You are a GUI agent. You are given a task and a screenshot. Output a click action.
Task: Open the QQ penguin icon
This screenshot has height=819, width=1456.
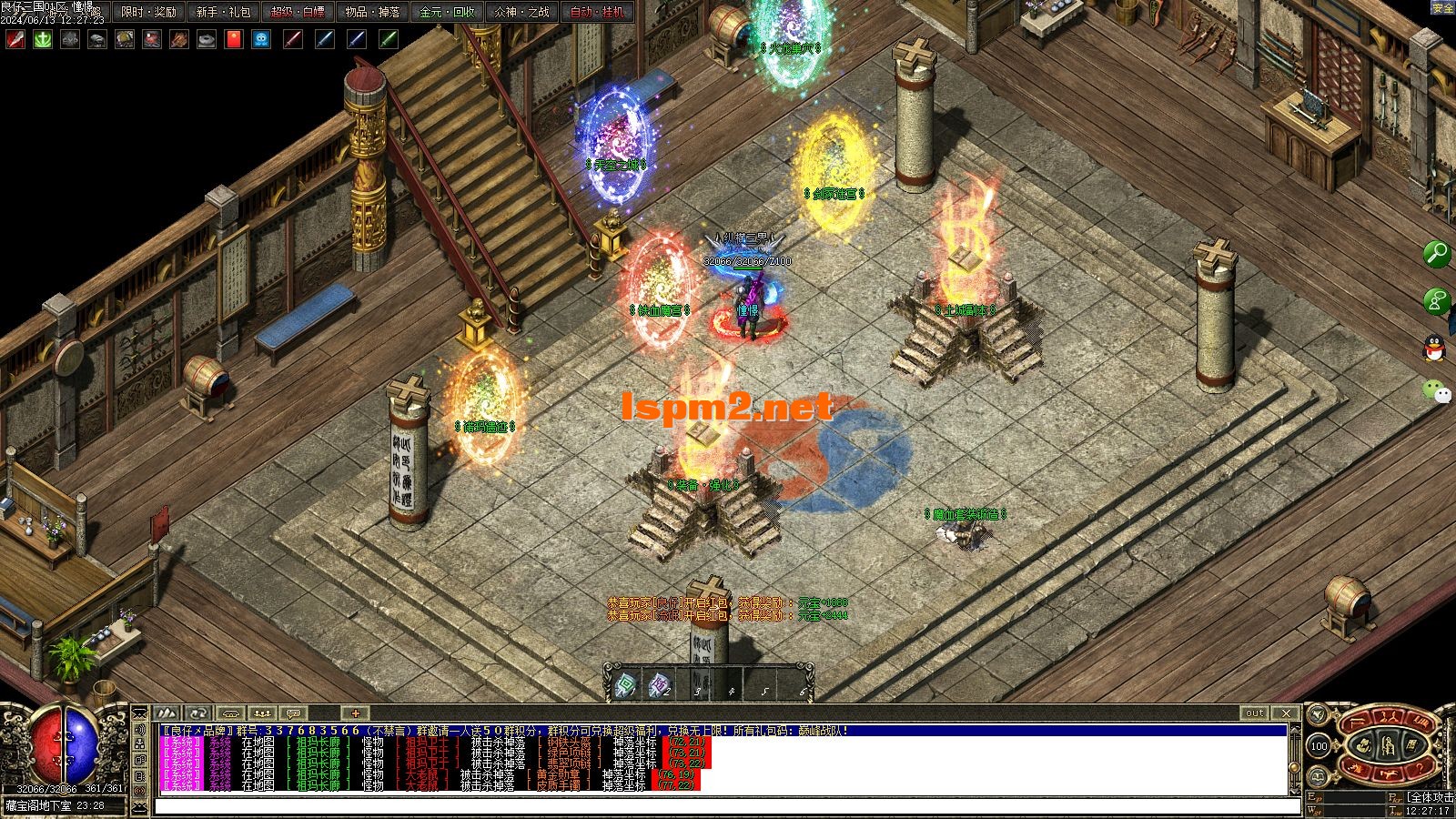1437,347
